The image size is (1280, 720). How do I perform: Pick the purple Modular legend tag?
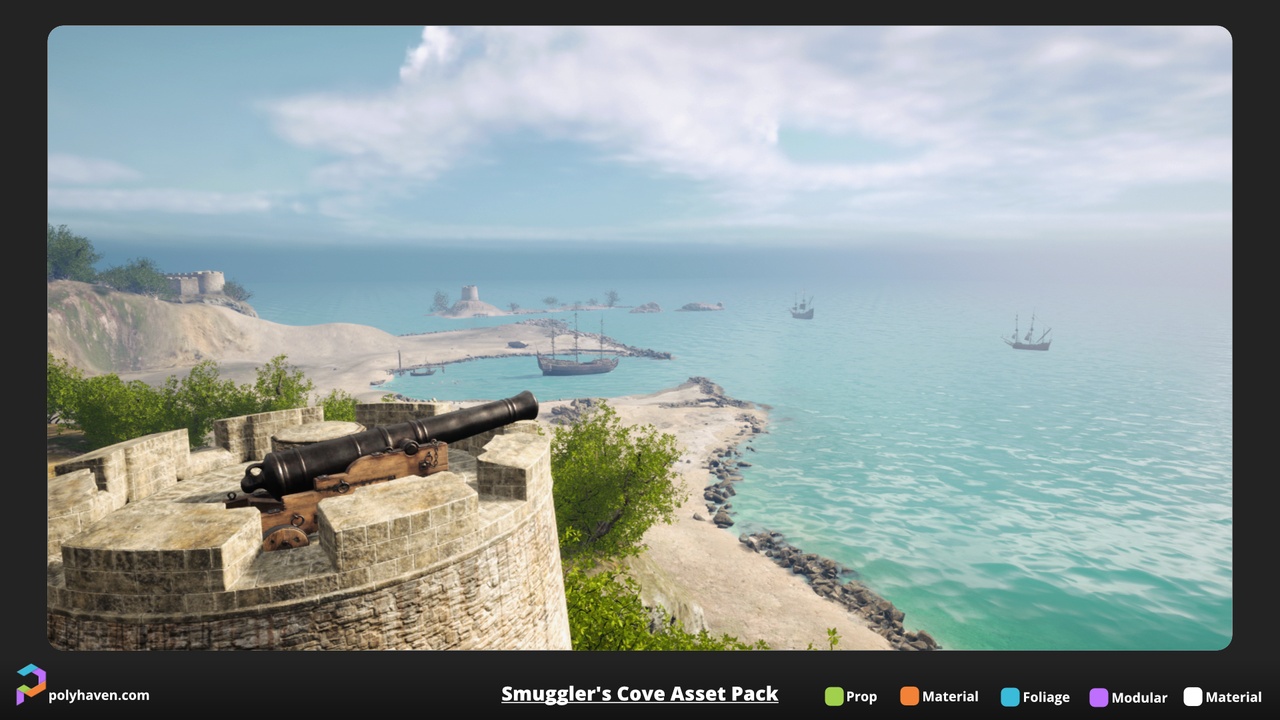(1128, 697)
